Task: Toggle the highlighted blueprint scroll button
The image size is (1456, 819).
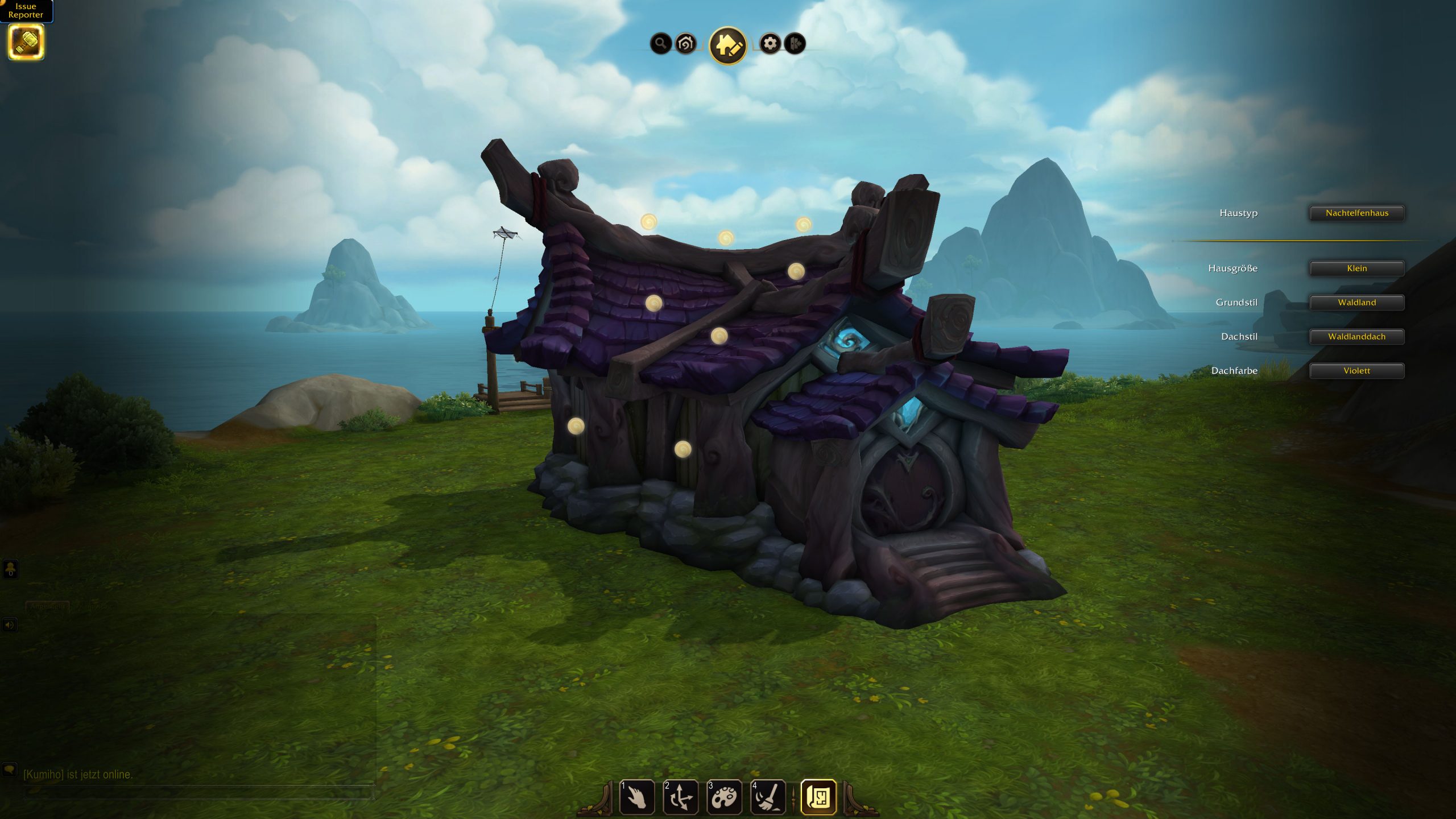Action: pos(818,797)
